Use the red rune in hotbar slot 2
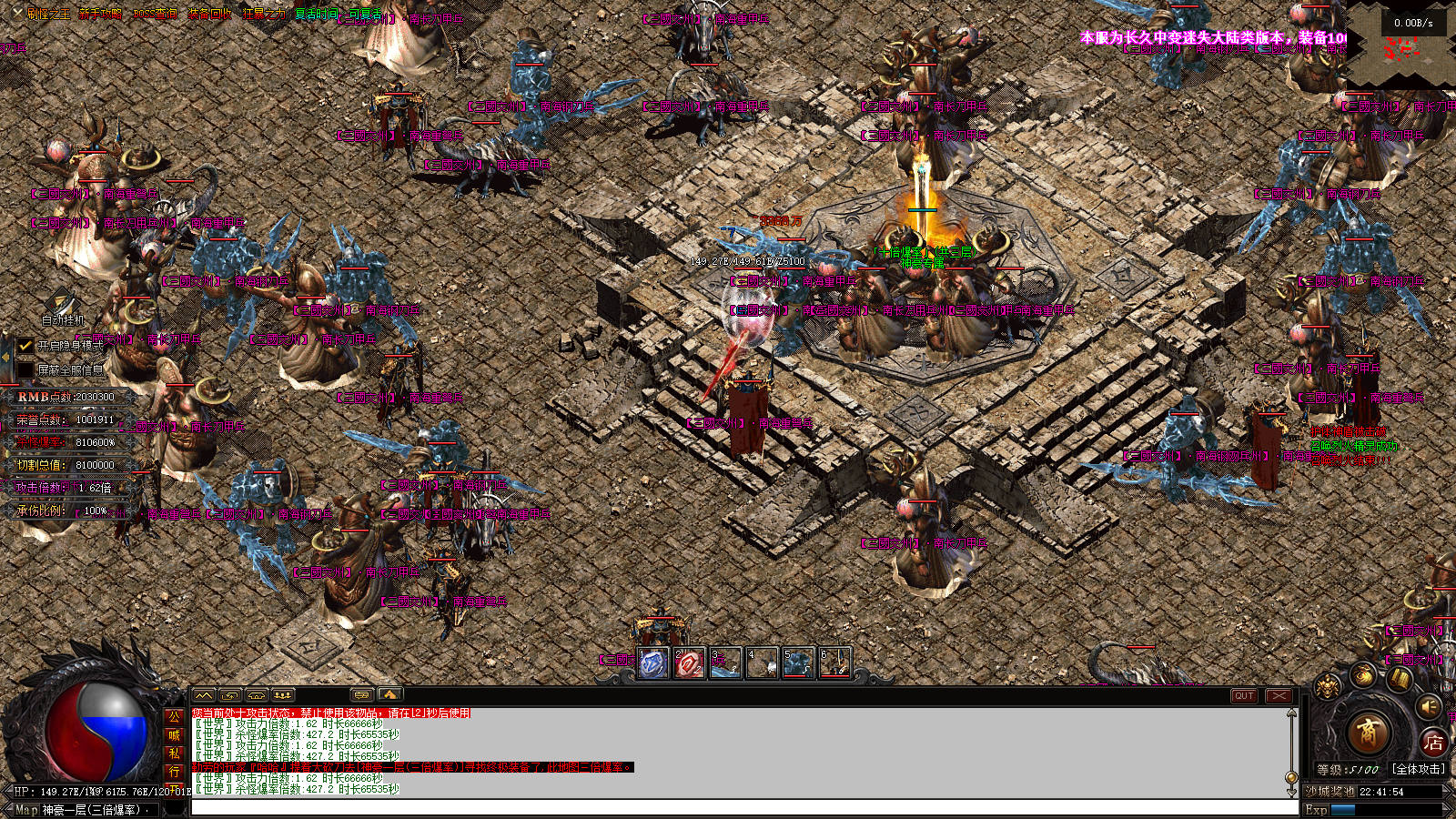The width and height of the screenshot is (1456, 819). click(x=689, y=663)
